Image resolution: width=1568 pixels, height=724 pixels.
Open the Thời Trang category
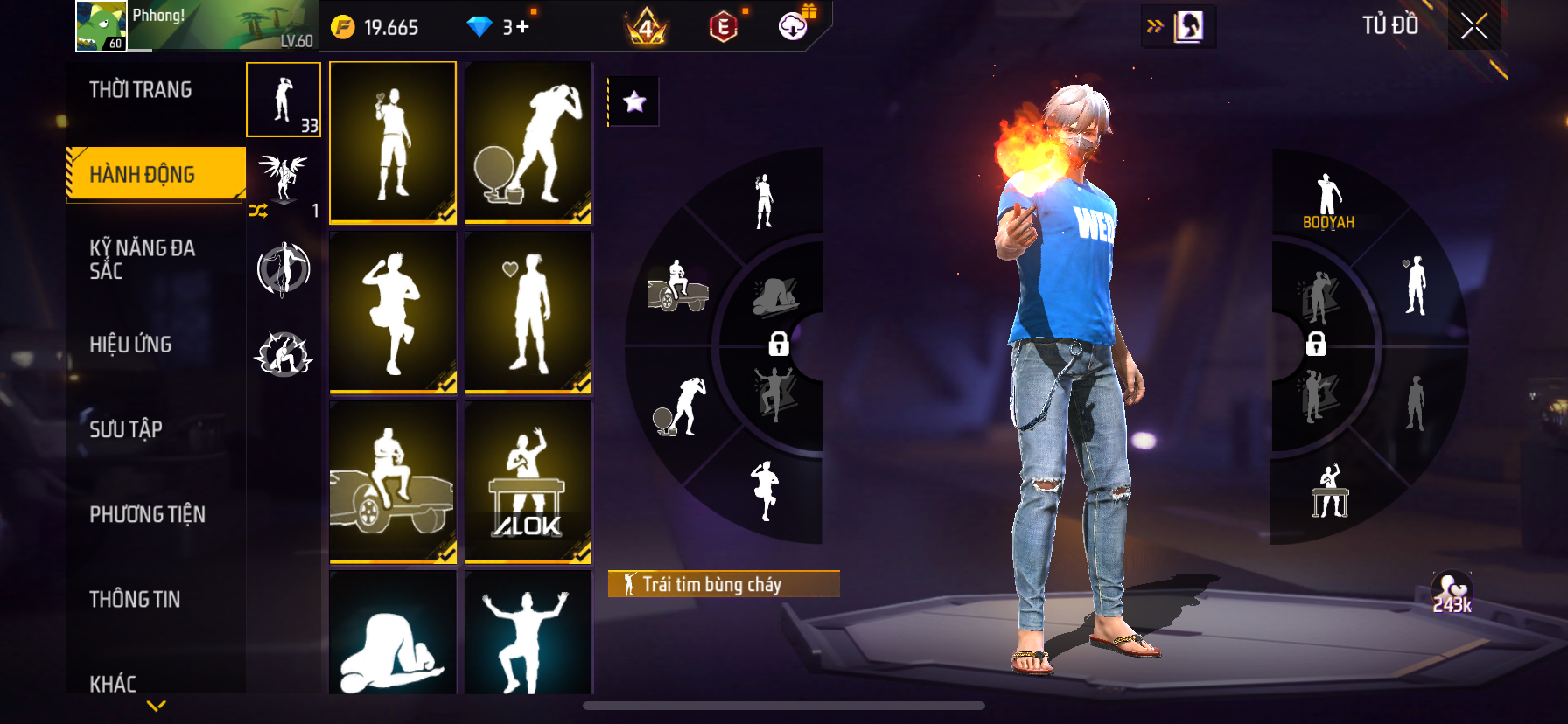pyautogui.click(x=141, y=90)
